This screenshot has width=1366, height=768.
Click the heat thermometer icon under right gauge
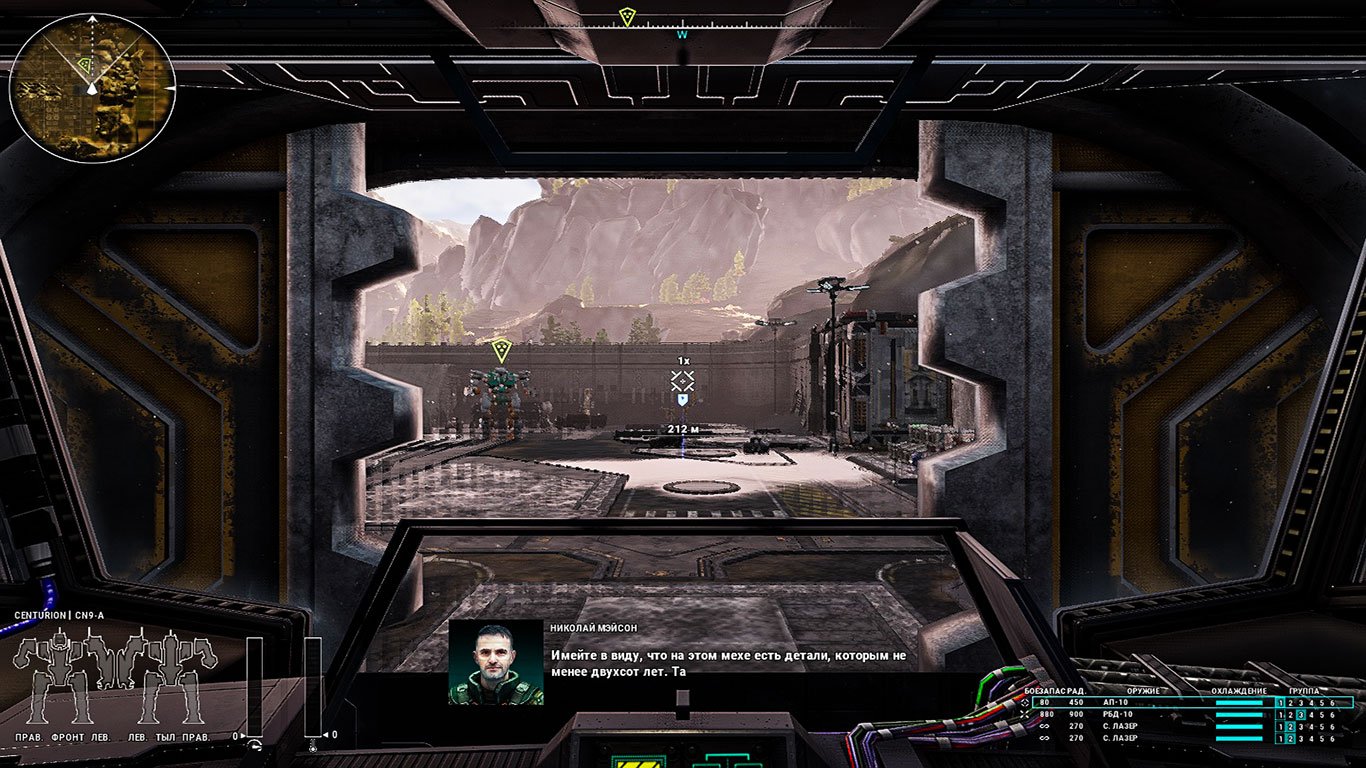click(x=312, y=747)
